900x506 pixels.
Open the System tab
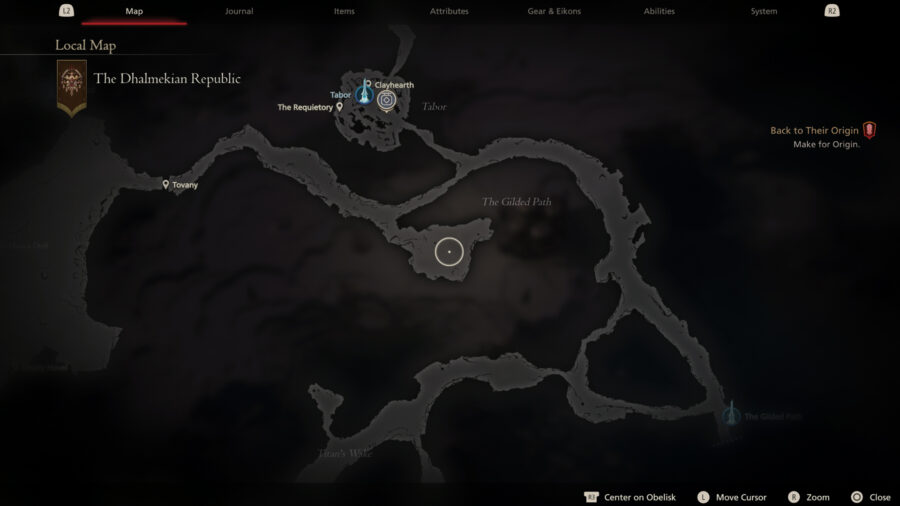click(764, 11)
